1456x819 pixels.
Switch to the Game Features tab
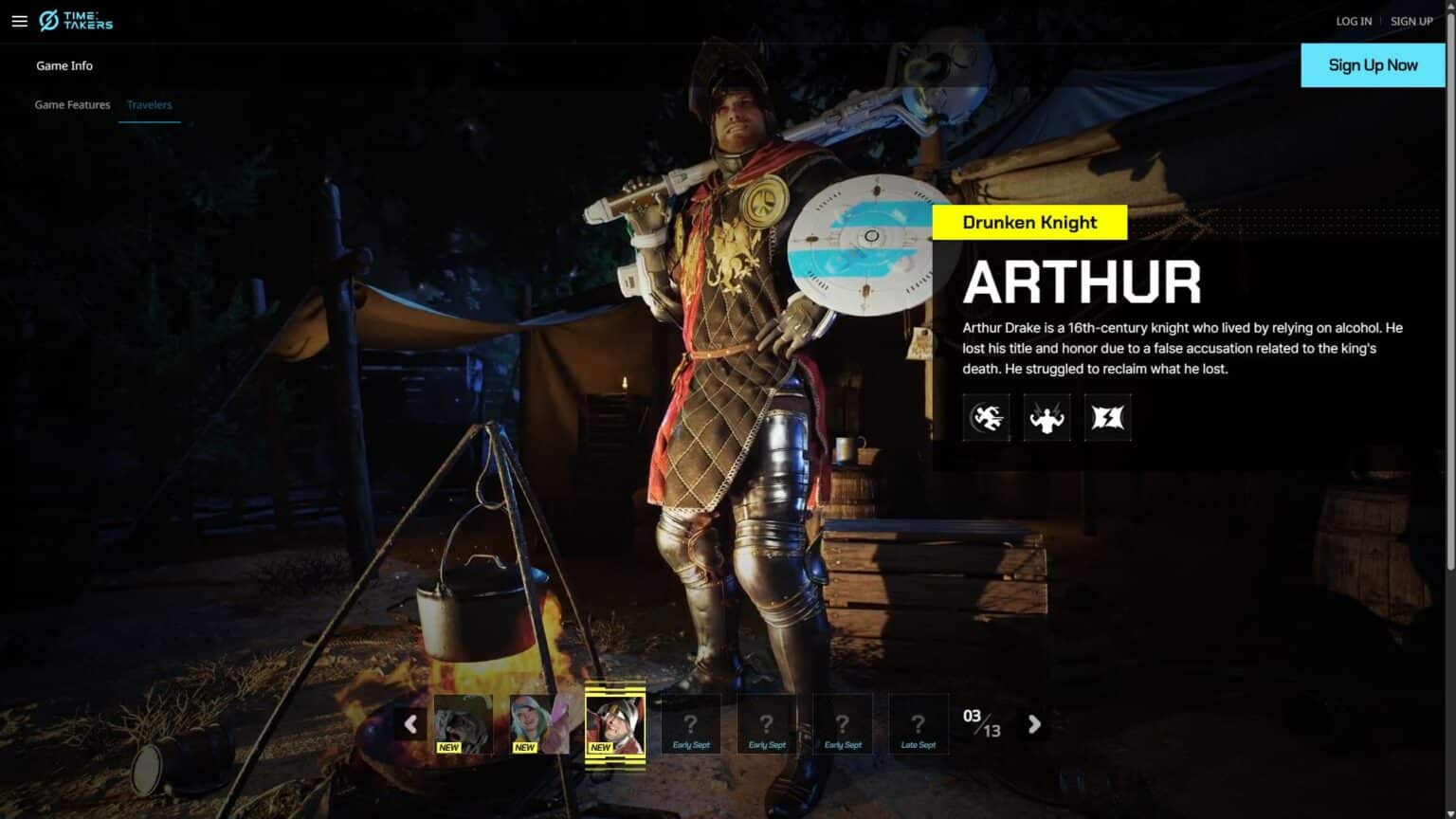click(x=72, y=105)
